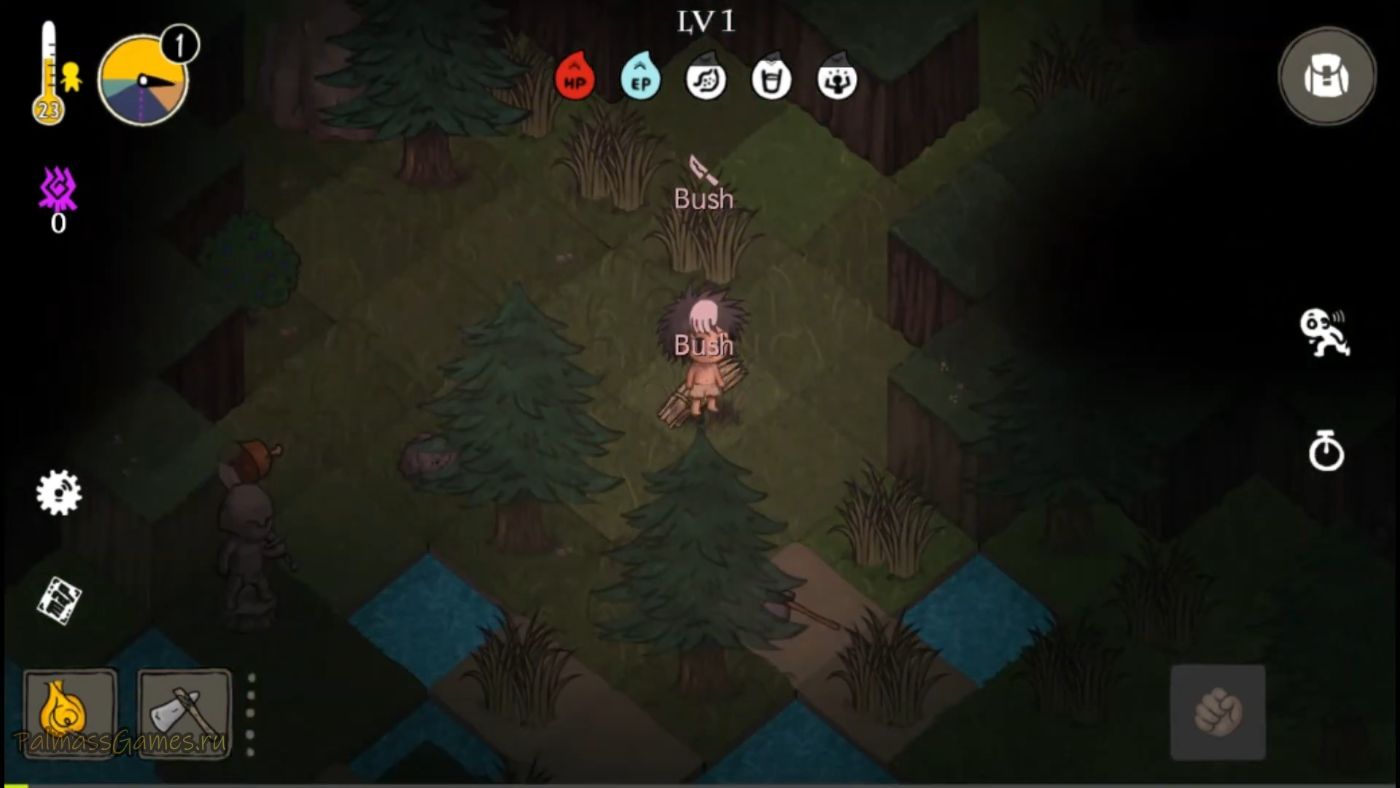The width and height of the screenshot is (1400, 788).
Task: Toggle the sneaking character icon
Action: [x=1324, y=332]
